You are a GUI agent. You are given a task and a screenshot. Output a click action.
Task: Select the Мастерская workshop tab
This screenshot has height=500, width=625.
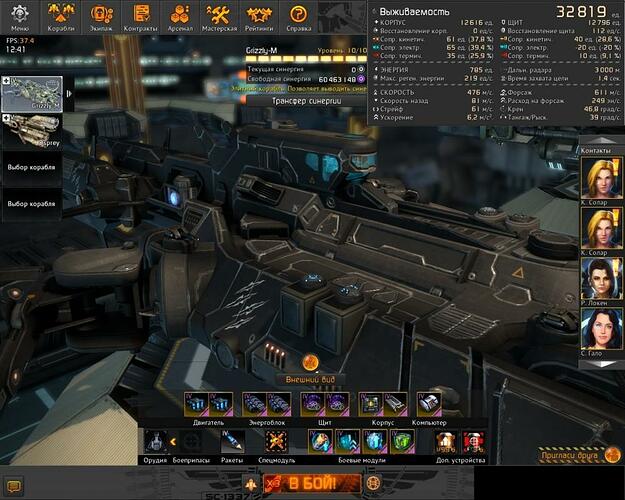[x=220, y=17]
